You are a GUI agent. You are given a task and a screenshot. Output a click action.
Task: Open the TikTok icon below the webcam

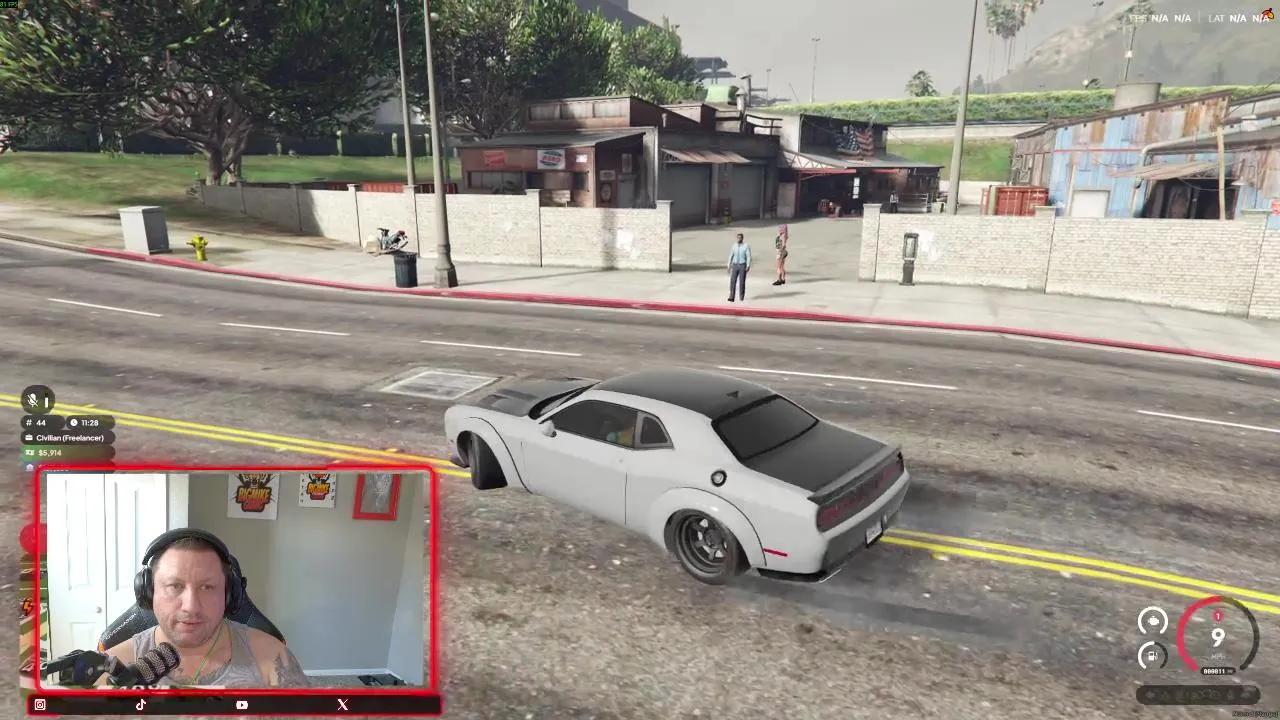point(141,704)
